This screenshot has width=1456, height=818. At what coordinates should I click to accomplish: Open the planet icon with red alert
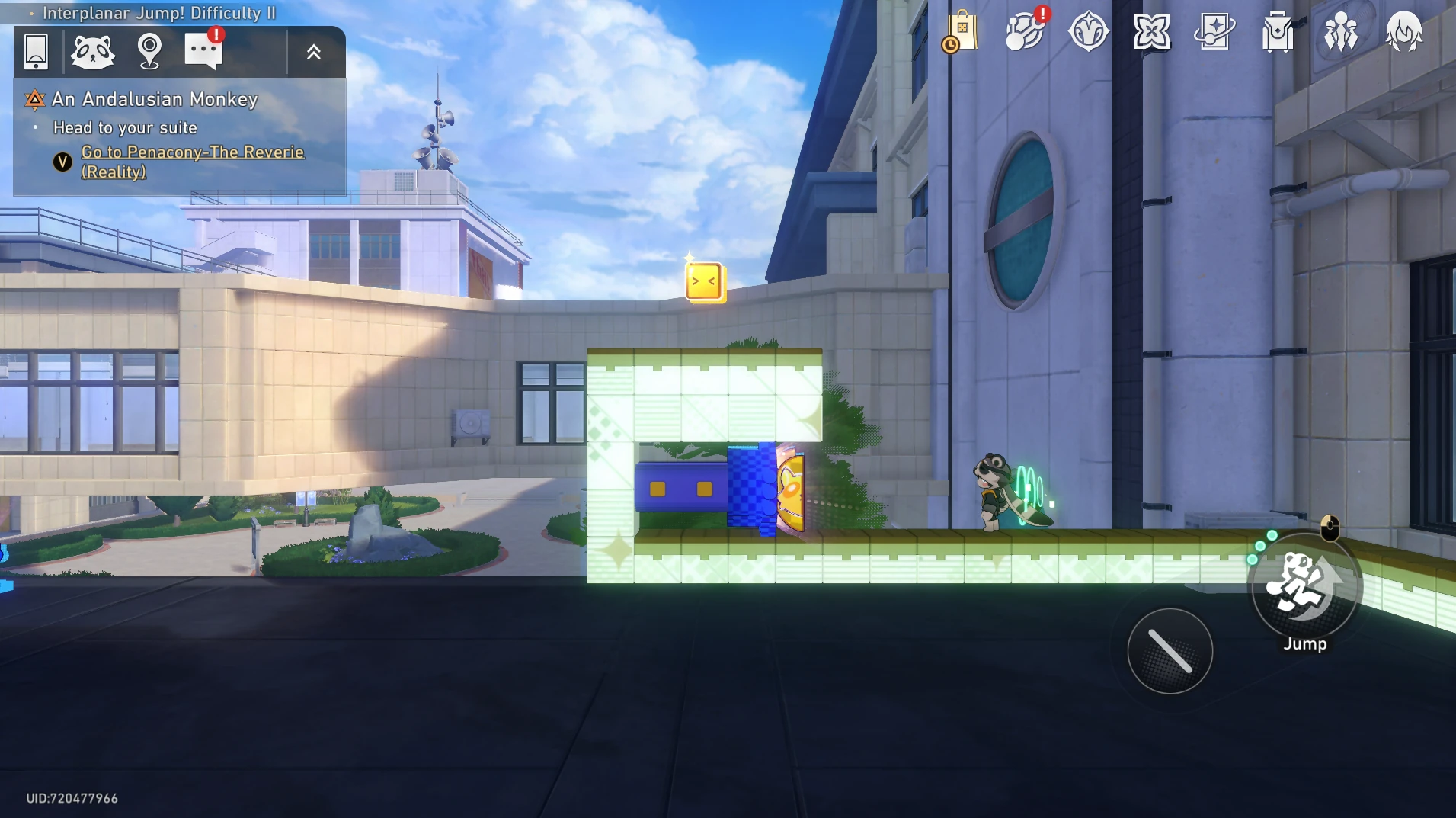click(1025, 32)
